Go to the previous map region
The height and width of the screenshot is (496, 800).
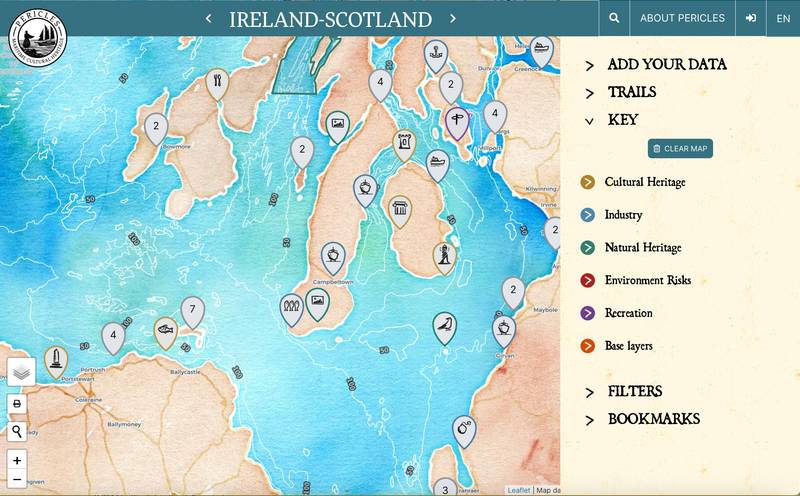click(208, 18)
